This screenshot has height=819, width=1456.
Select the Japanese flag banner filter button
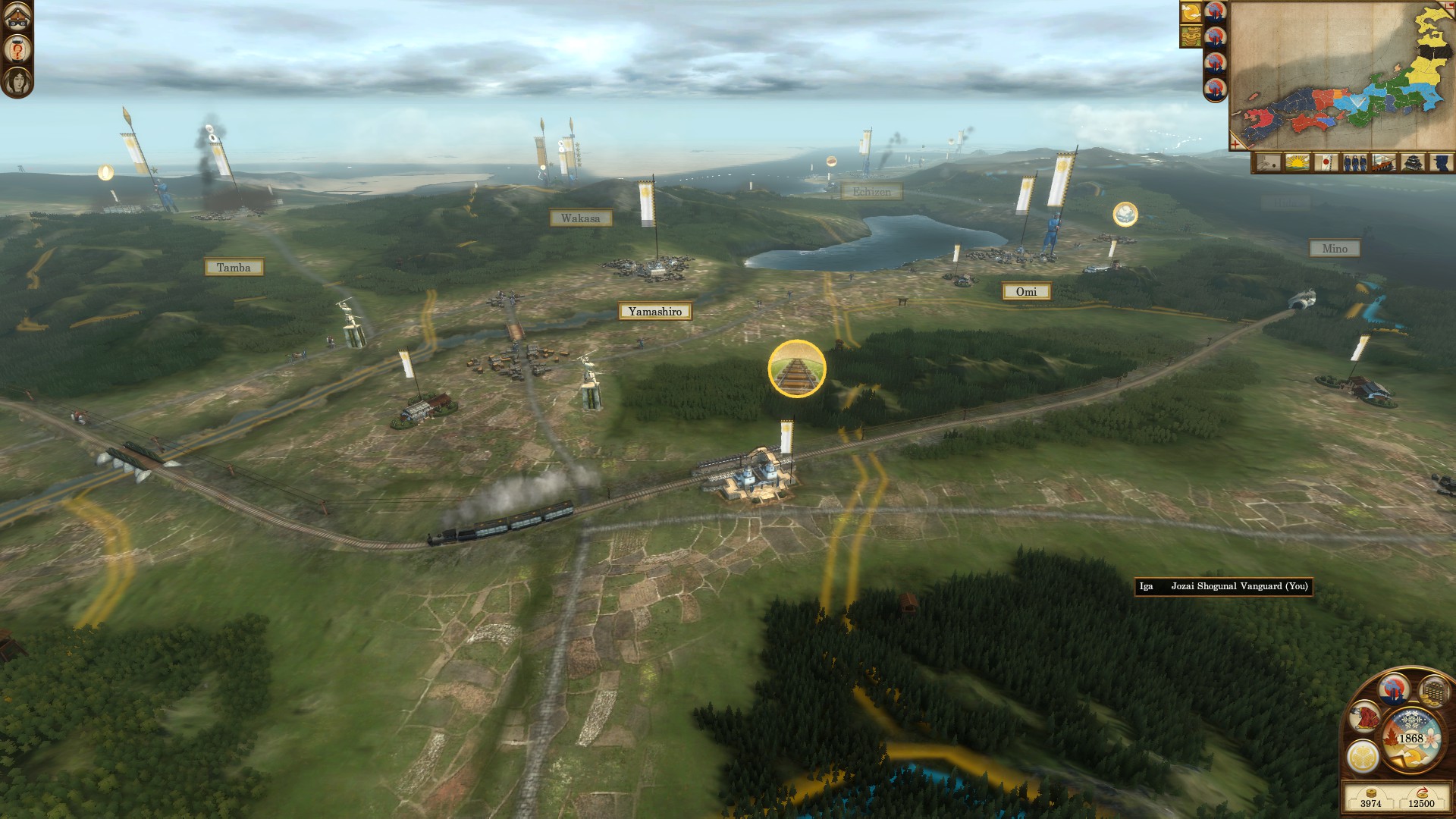(x=1326, y=162)
